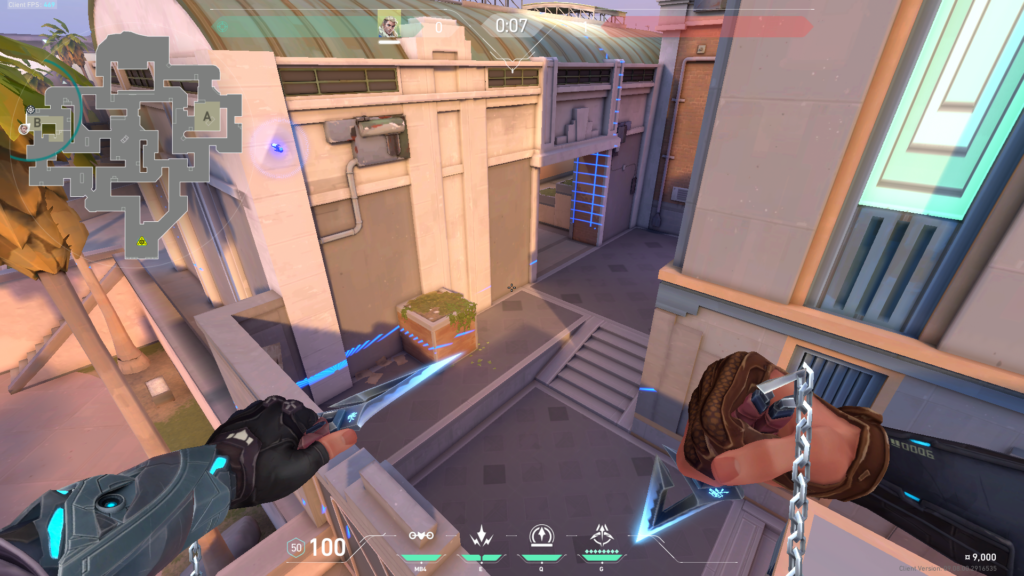Select the B site marker on minimap

39,123
